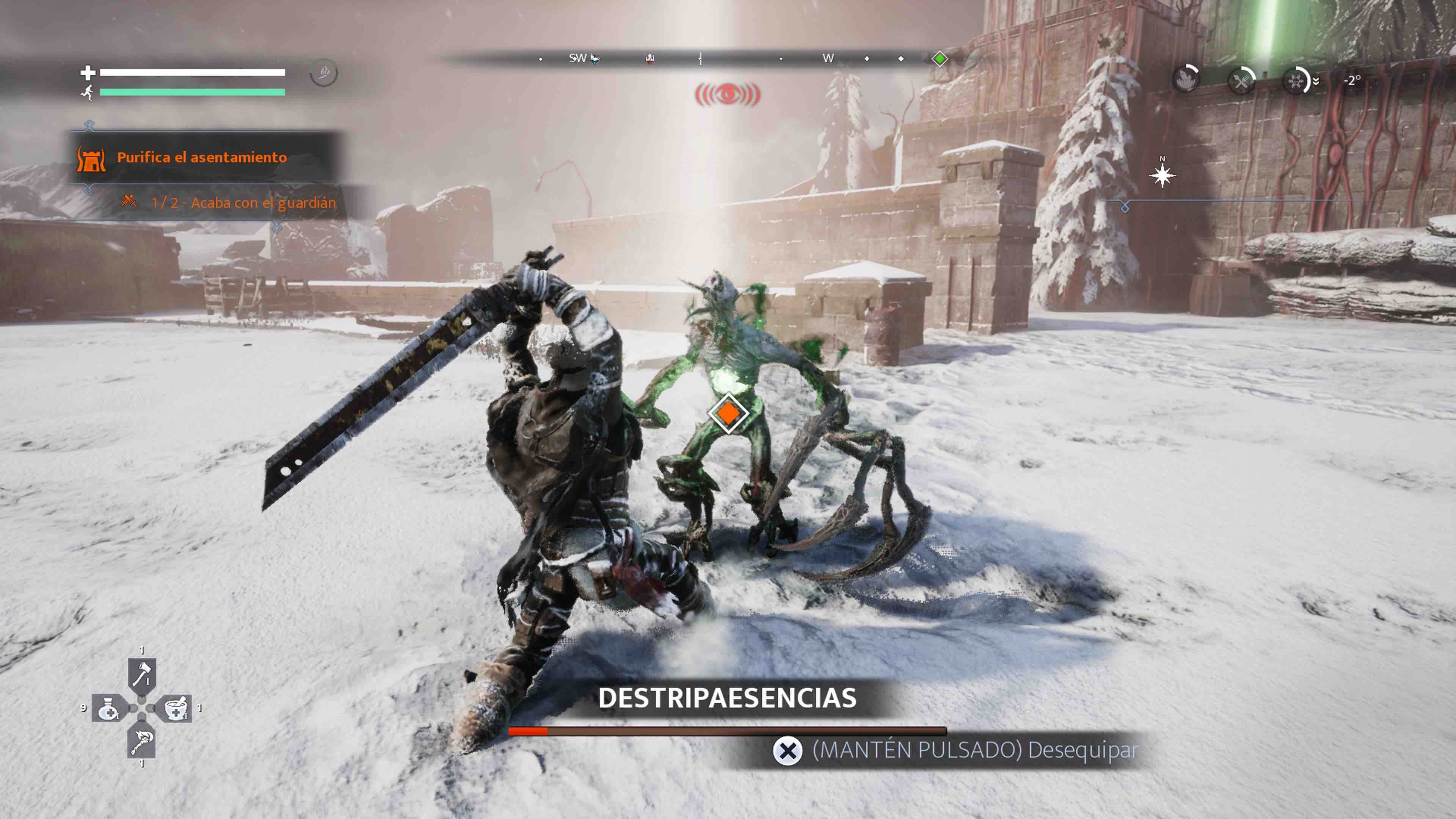Viewport: 1456px width, 819px height.
Task: Select the 'Acaba con el guardián' objective
Action: pyautogui.click(x=243, y=202)
